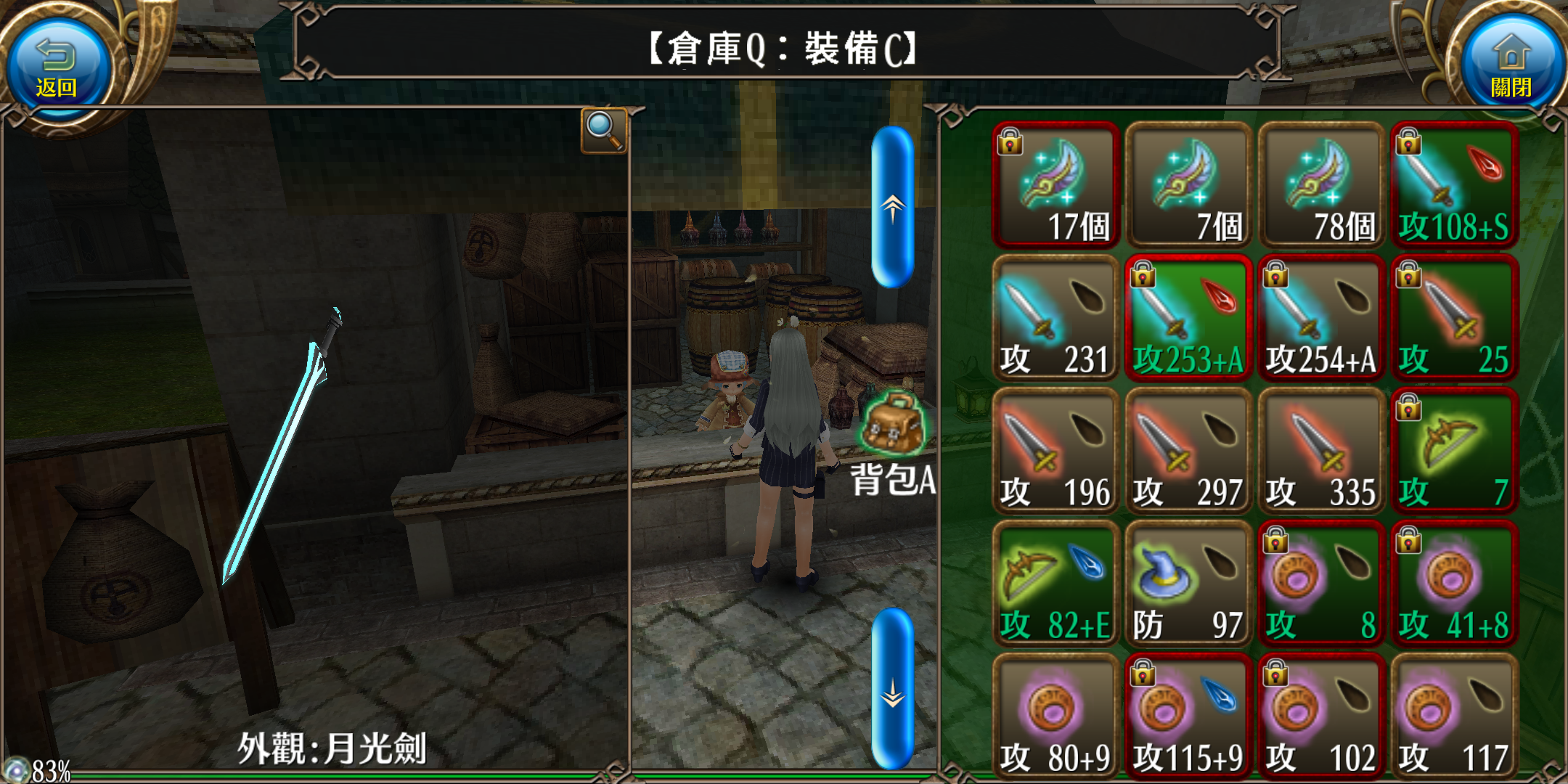This screenshot has width=1568, height=784.
Task: Select the feather stack of 78個
Action: (1322, 185)
